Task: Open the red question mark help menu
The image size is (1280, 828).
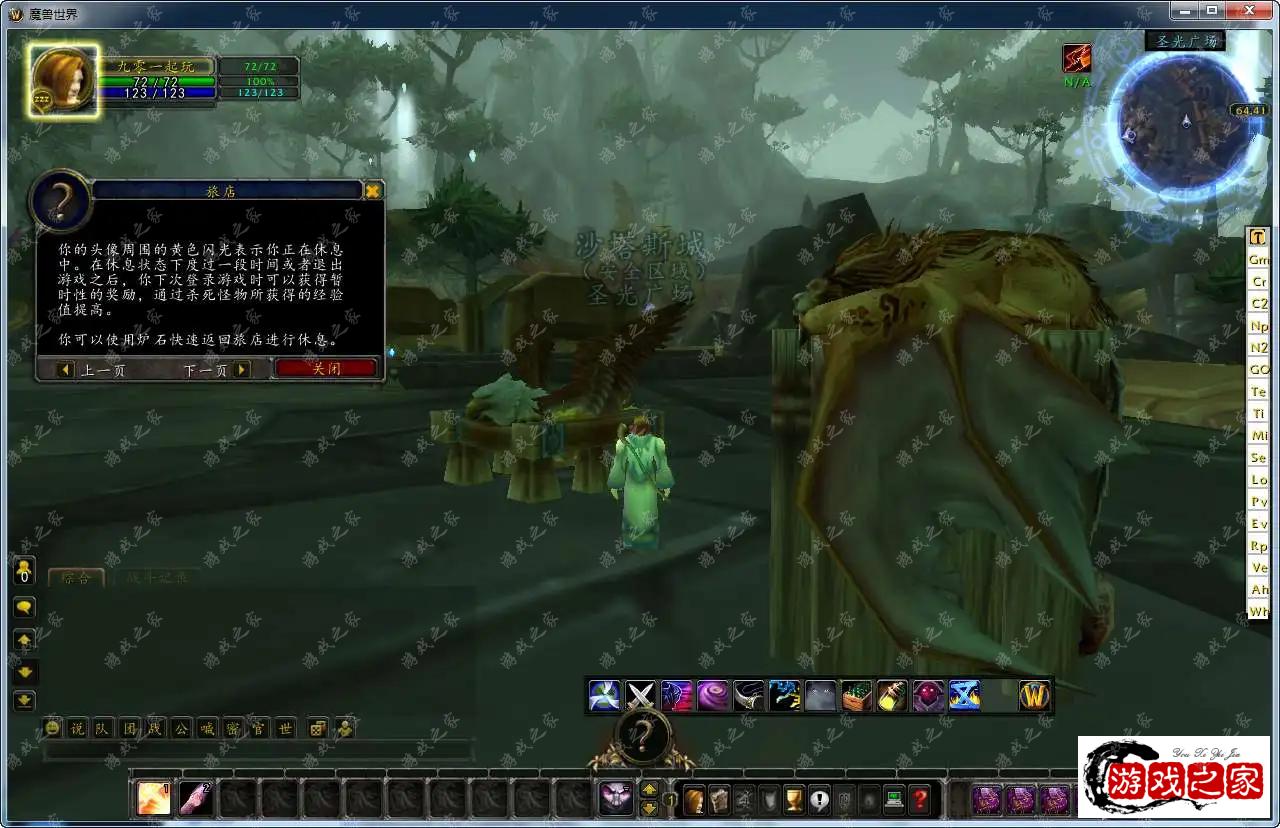Action: tap(919, 799)
